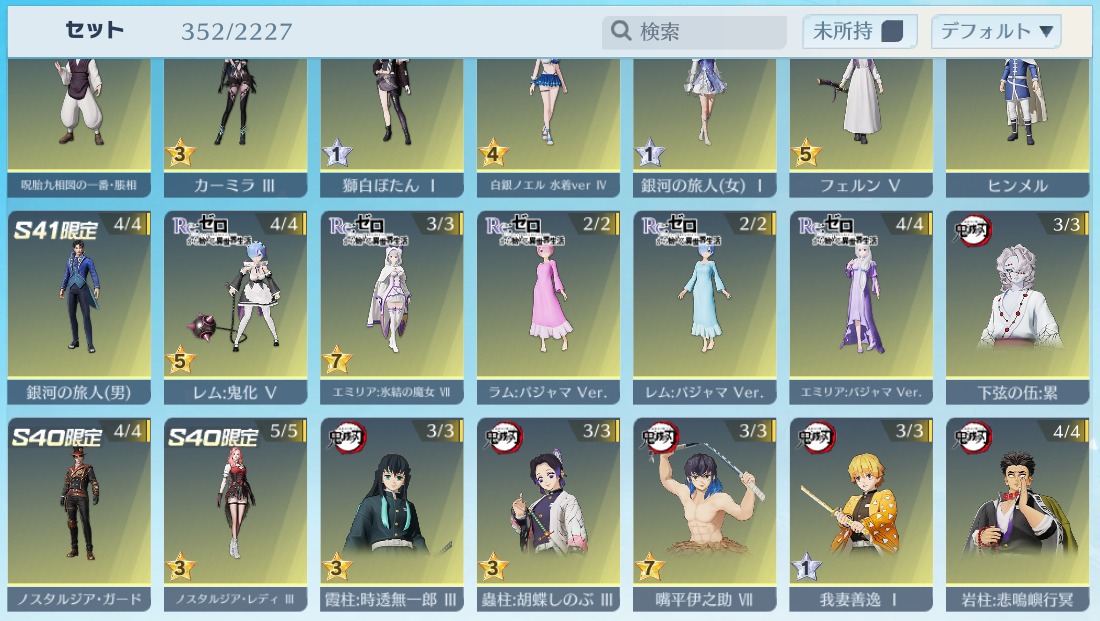Viewport: 1100px width, 621px height.
Task: Open the 嘴平伊之助 VII costume card
Action: click(x=705, y=512)
